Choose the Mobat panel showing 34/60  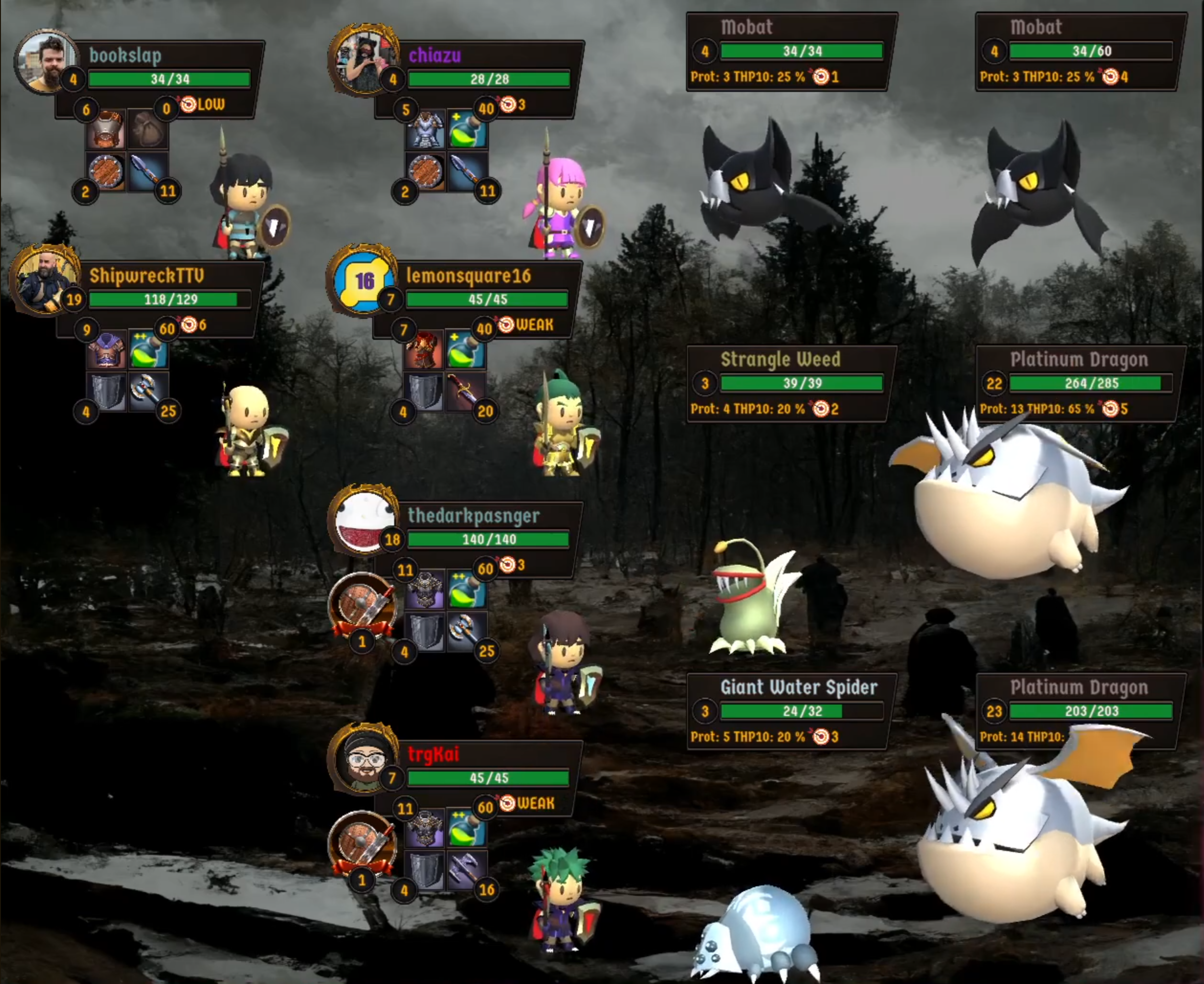click(x=1080, y=51)
